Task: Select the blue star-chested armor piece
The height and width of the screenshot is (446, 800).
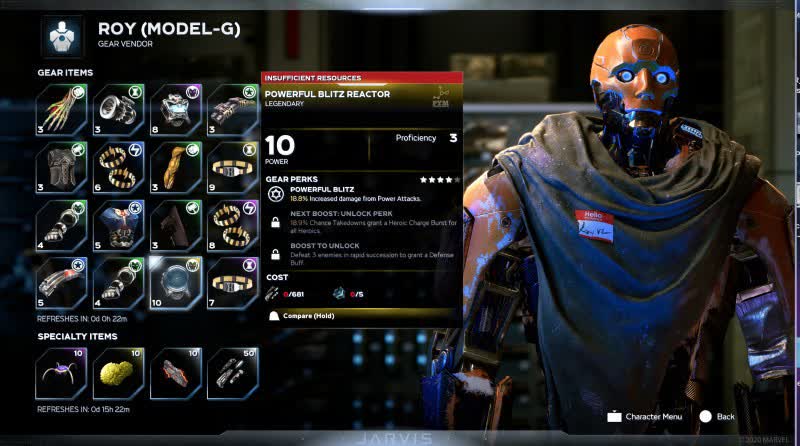Action: click(119, 224)
